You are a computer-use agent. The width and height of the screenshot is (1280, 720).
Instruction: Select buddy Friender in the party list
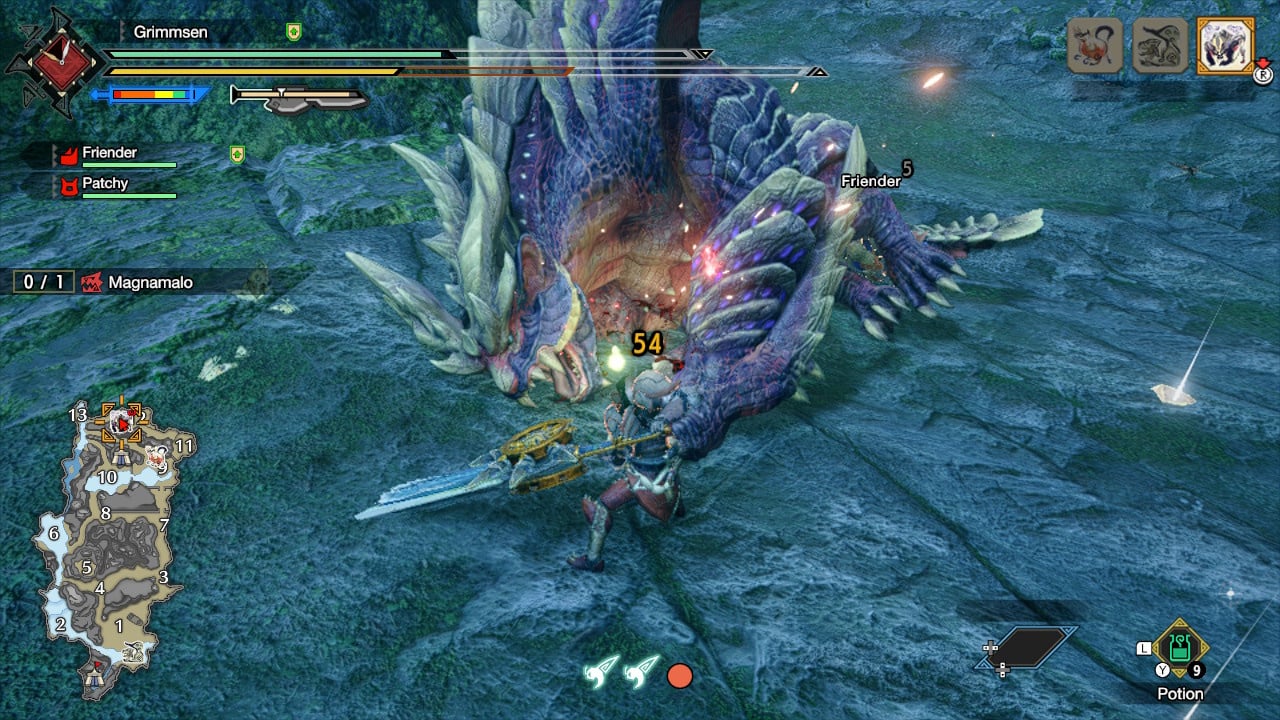[110, 153]
